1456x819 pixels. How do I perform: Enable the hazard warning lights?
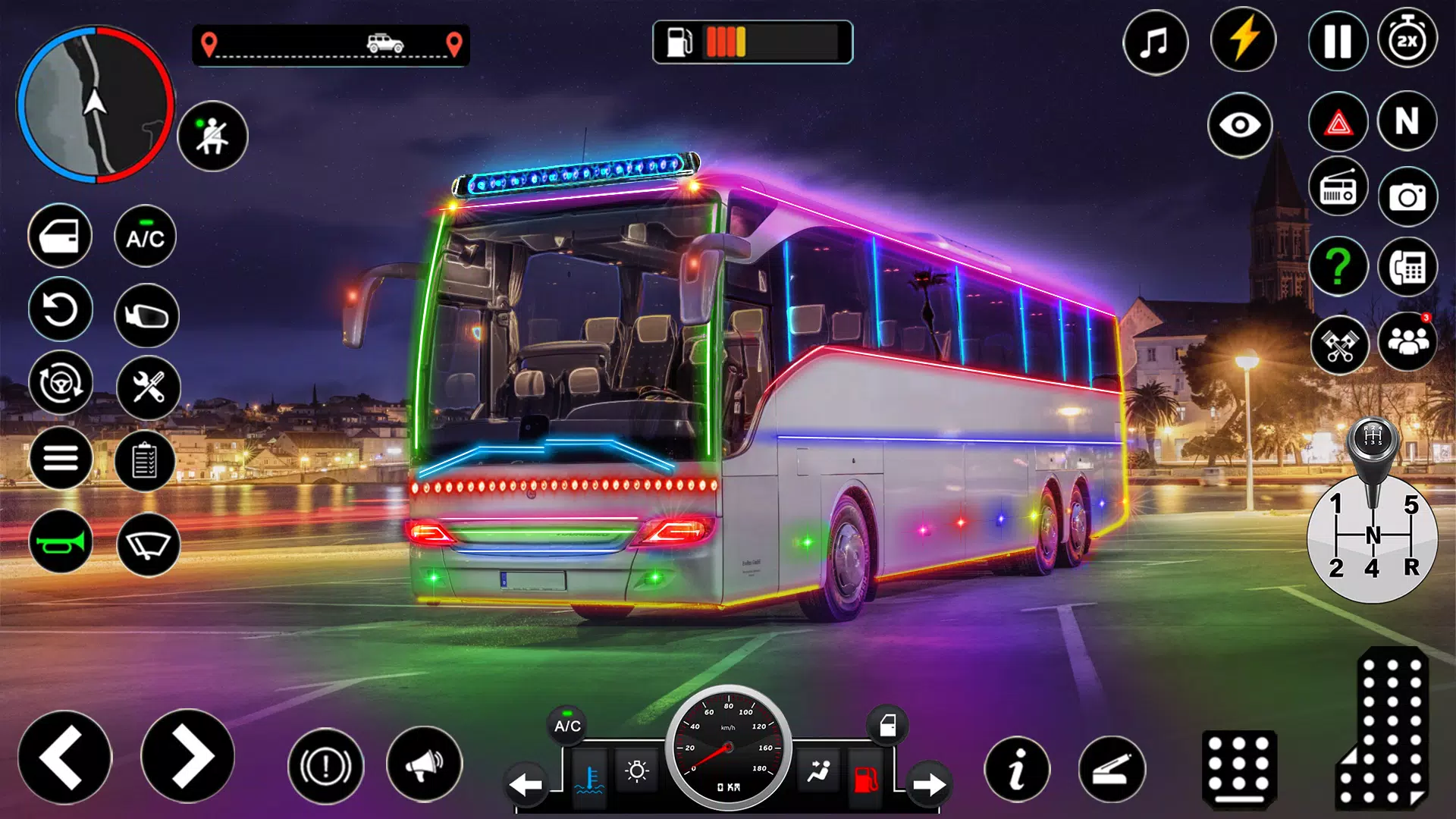(x=1337, y=121)
